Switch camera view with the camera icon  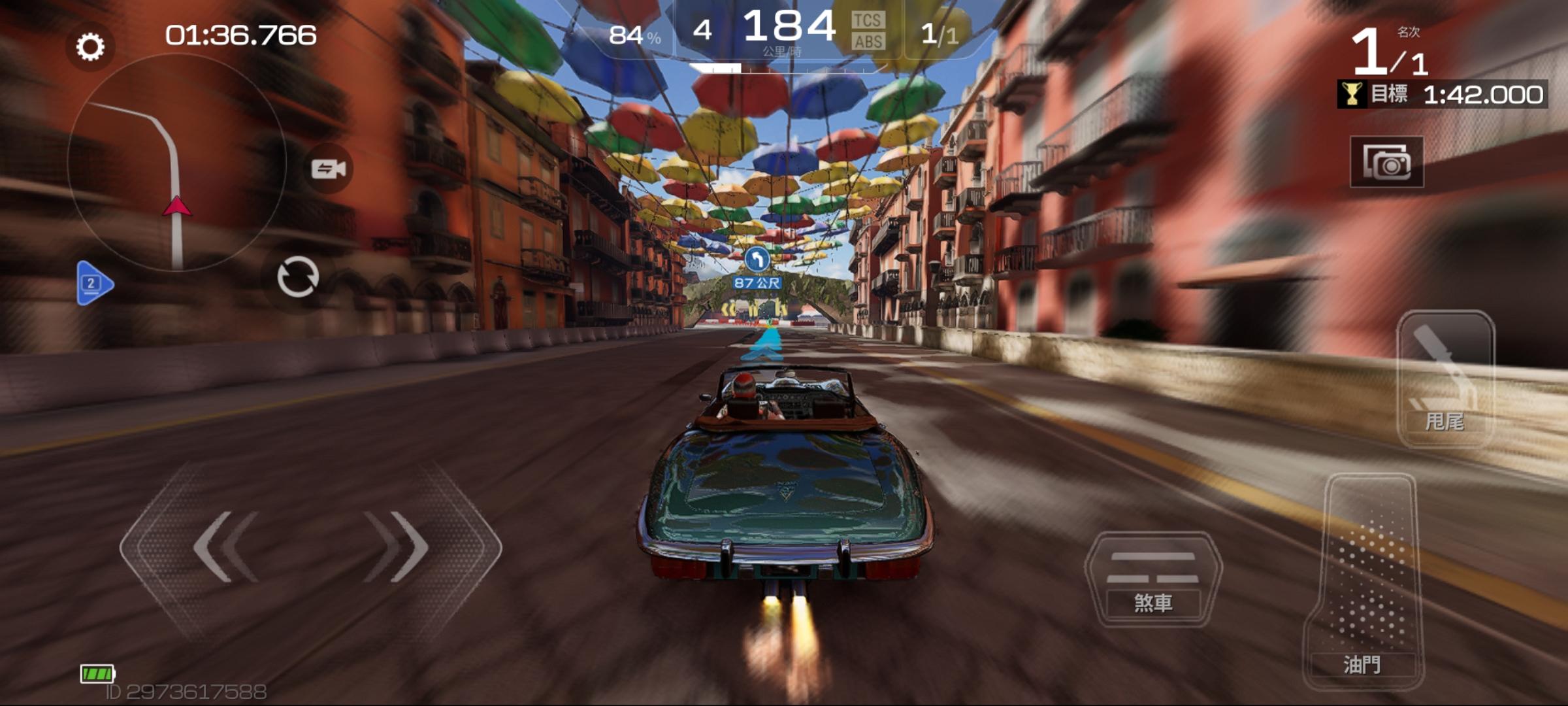tap(329, 169)
